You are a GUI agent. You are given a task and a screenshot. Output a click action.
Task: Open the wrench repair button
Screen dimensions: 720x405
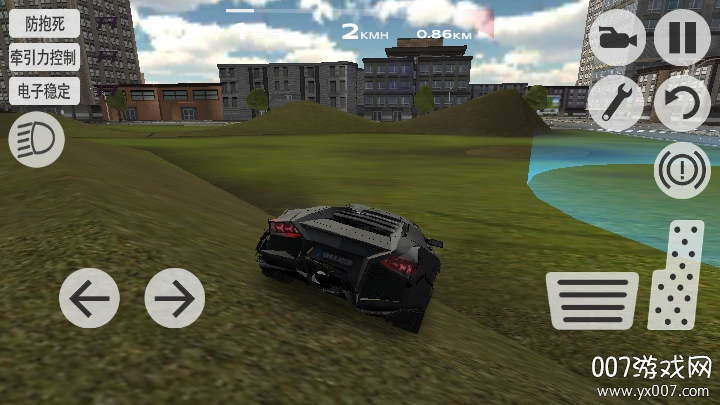click(x=615, y=104)
